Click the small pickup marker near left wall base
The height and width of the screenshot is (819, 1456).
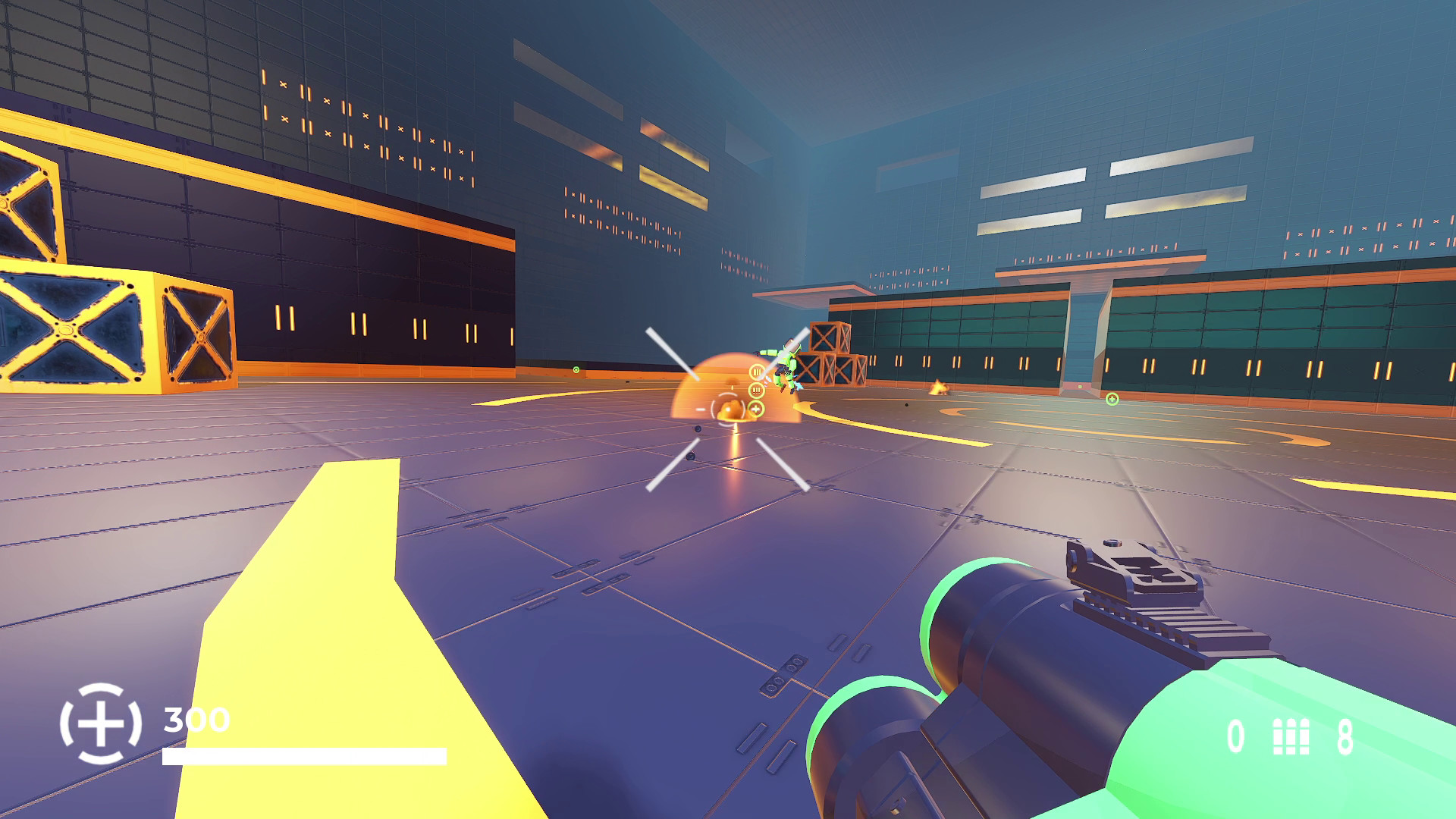576,370
